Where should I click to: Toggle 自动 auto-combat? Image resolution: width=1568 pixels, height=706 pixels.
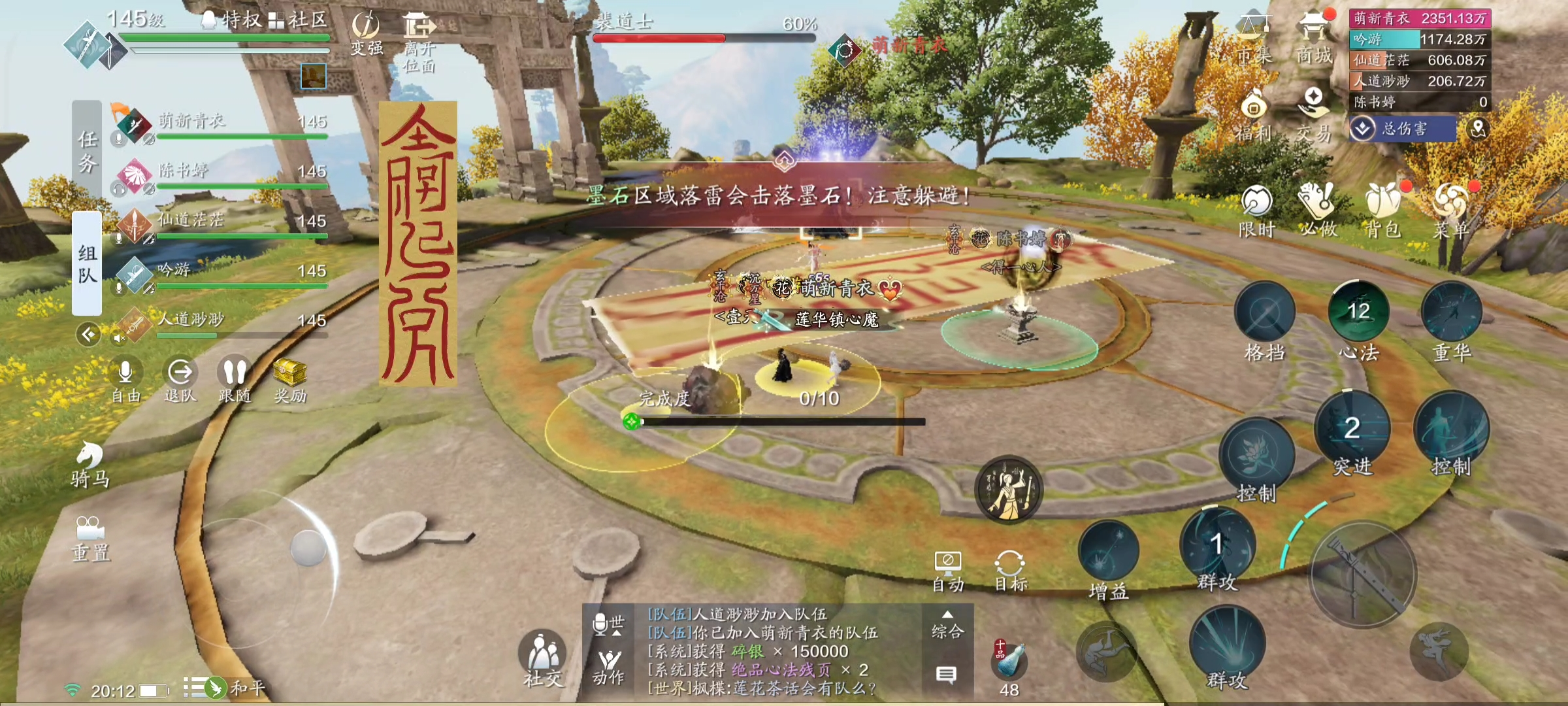click(947, 571)
